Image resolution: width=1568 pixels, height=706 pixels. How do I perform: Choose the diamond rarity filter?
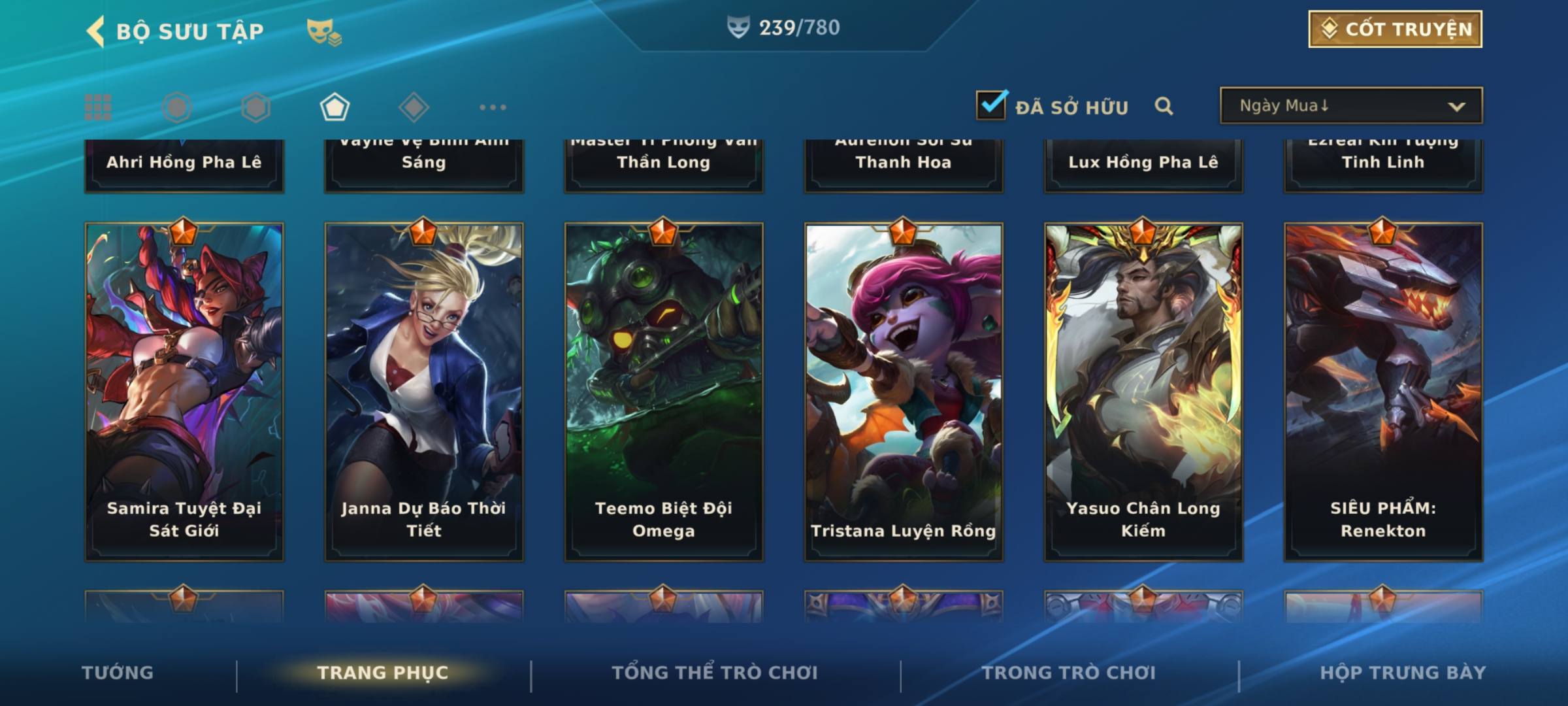coord(414,107)
